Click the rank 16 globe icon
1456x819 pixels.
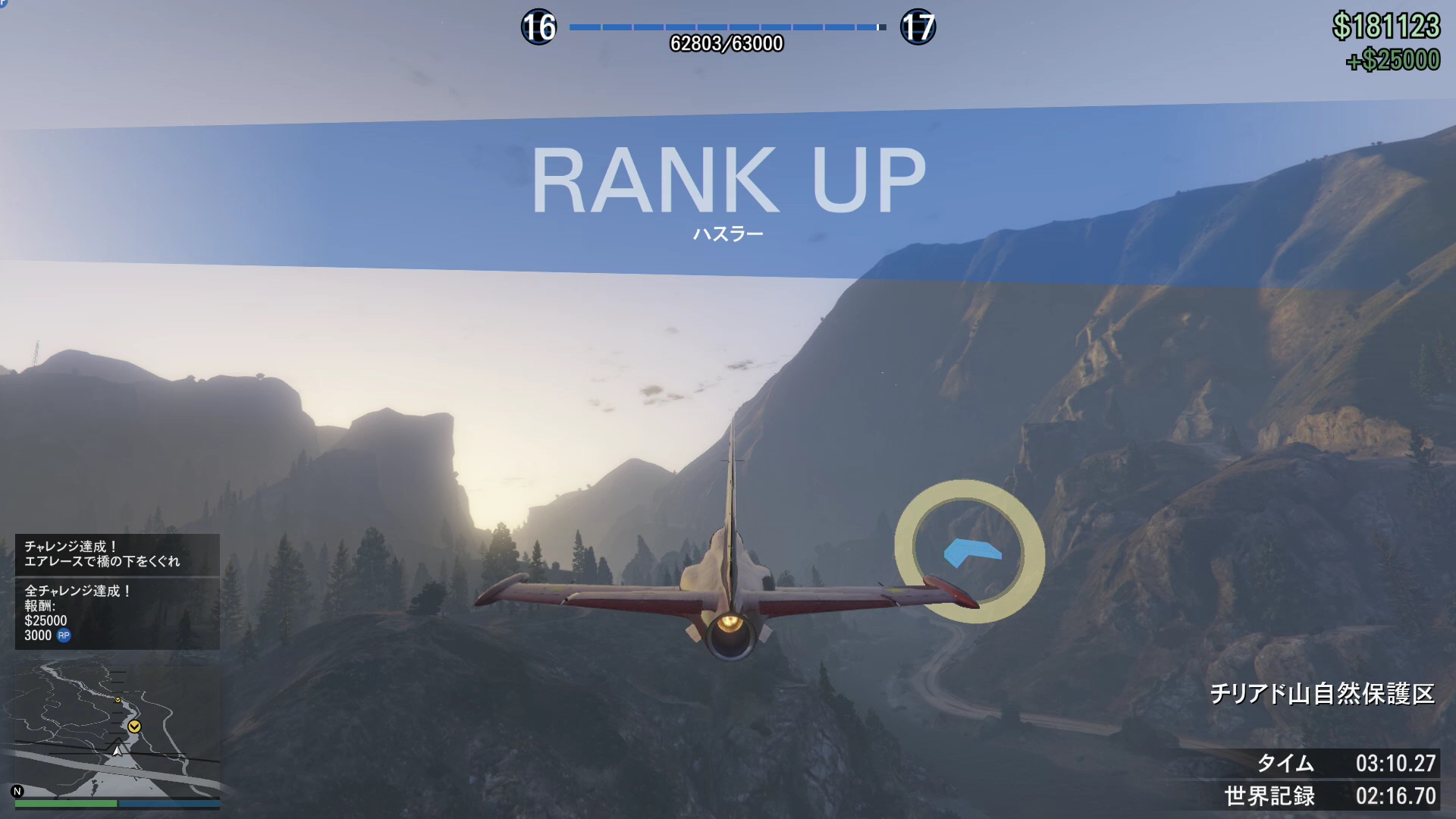click(538, 27)
